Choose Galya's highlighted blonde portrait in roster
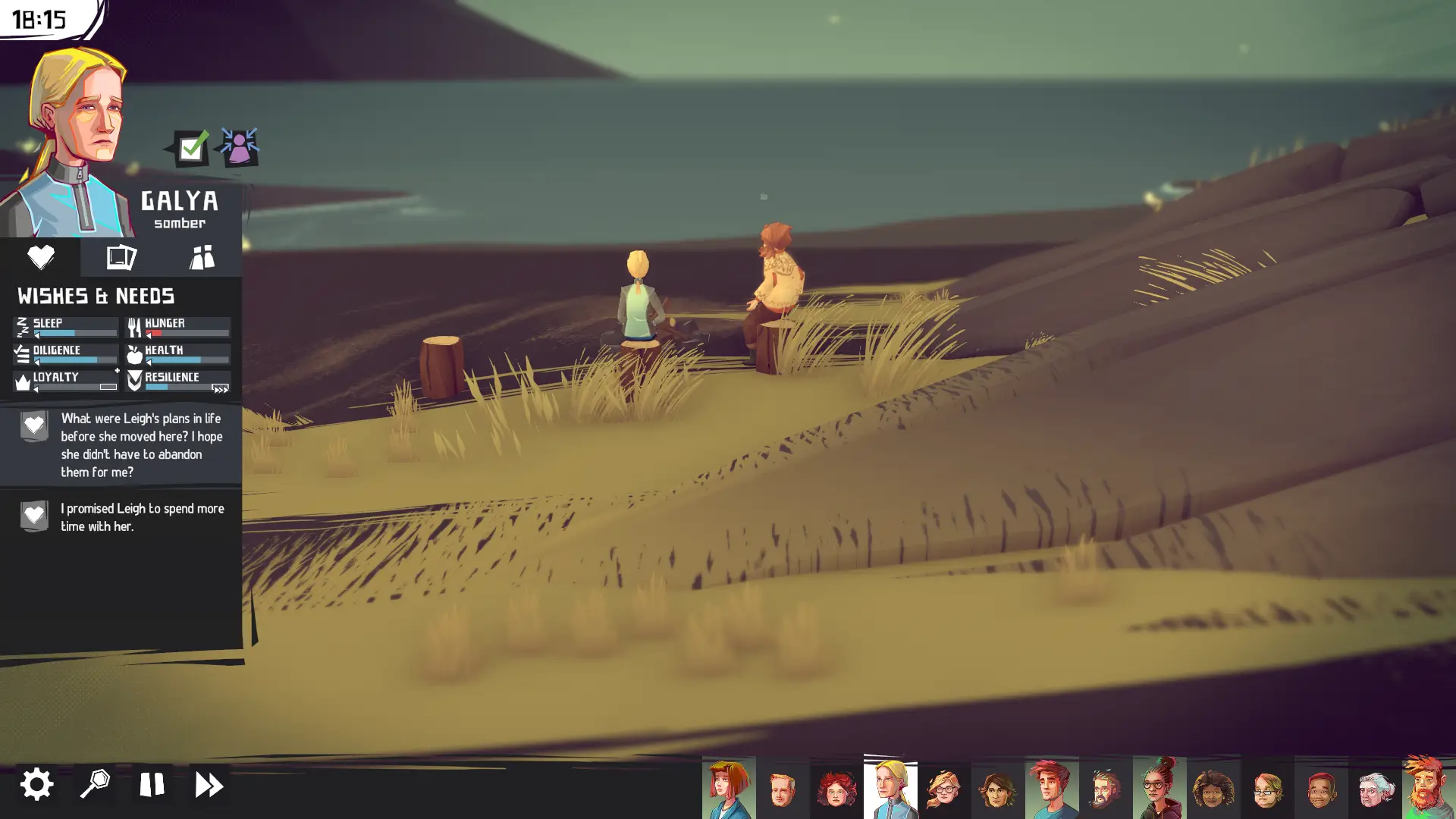Viewport: 1456px width, 819px height. click(890, 789)
